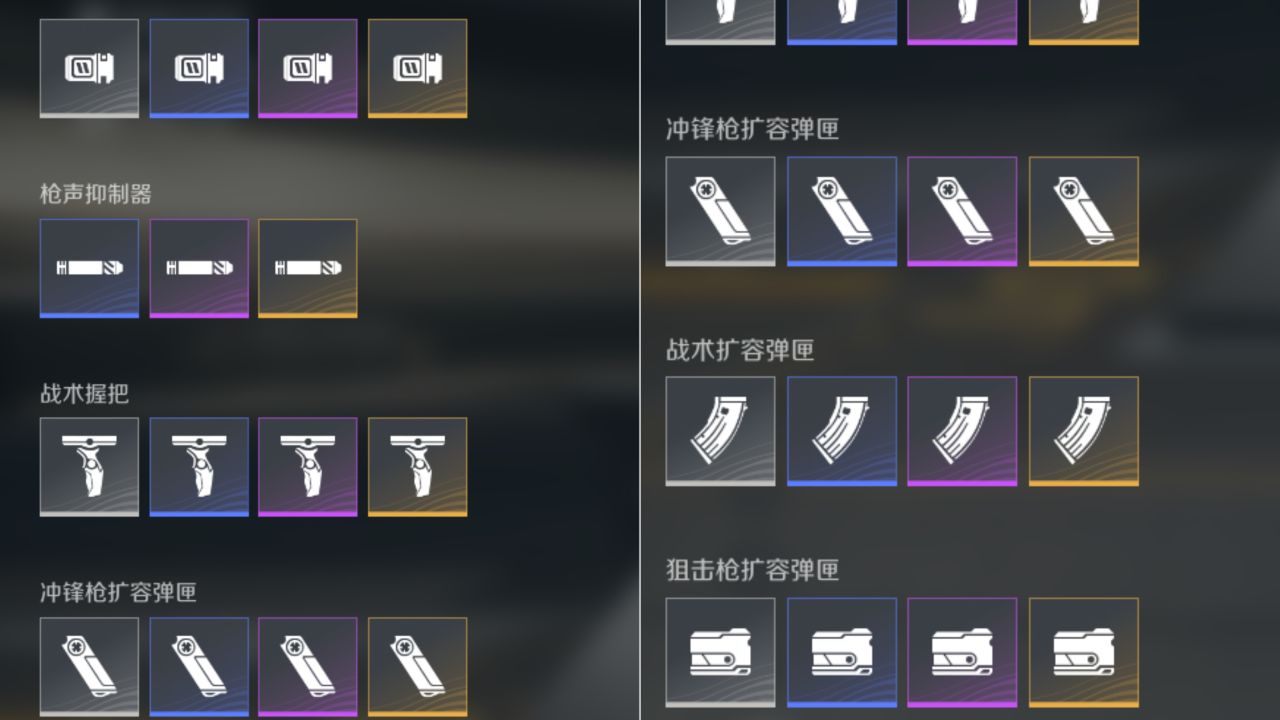This screenshot has height=720, width=1280.
Task: Select the gold tactical extended magazine
Action: [1083, 431]
